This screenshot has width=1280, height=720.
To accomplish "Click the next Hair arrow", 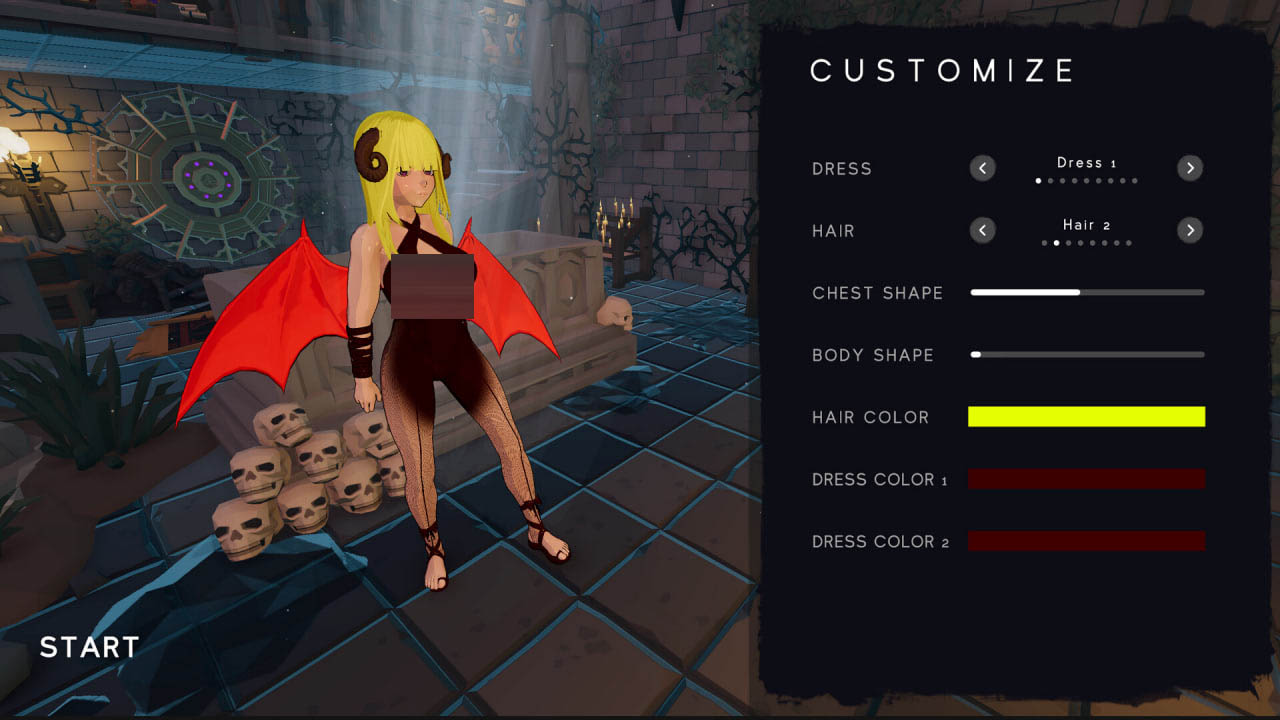I will (x=1190, y=230).
